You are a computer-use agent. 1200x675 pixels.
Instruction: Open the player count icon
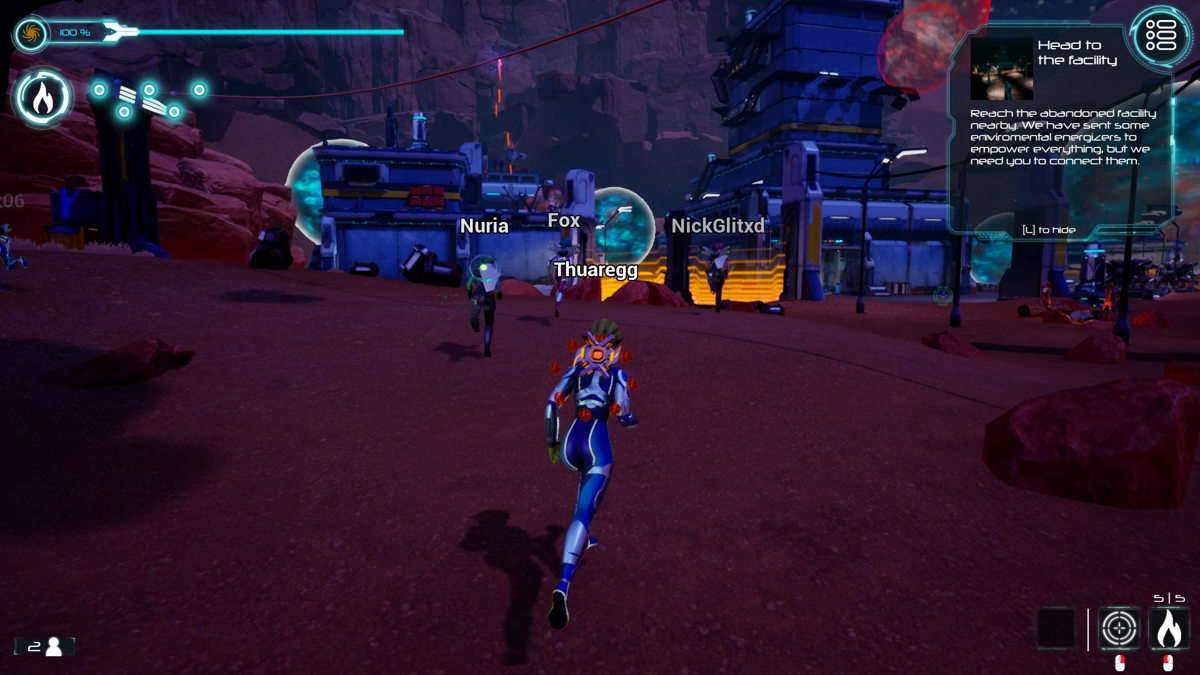click(x=45, y=647)
